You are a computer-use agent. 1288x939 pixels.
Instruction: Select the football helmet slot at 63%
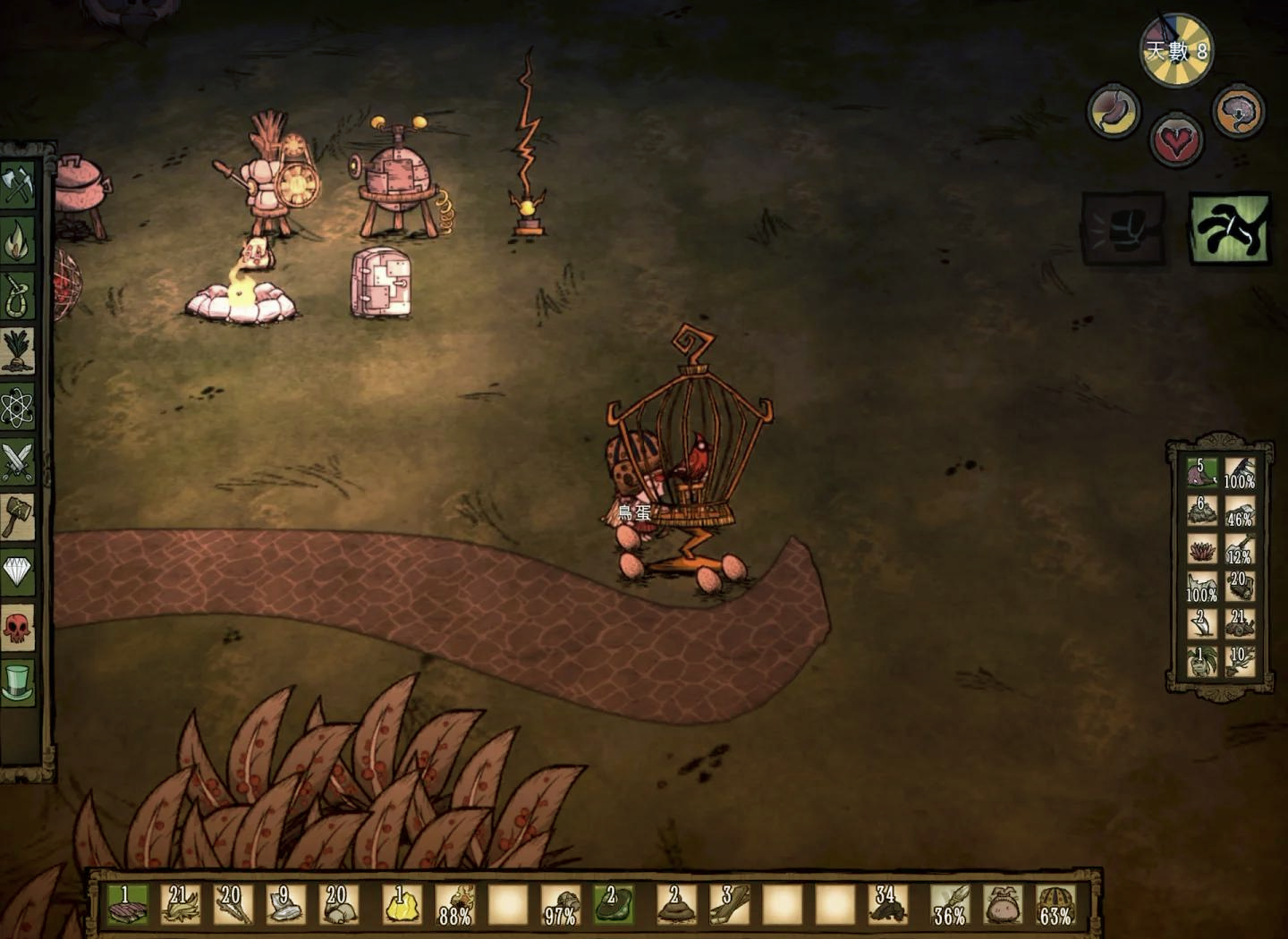pyautogui.click(x=1054, y=905)
